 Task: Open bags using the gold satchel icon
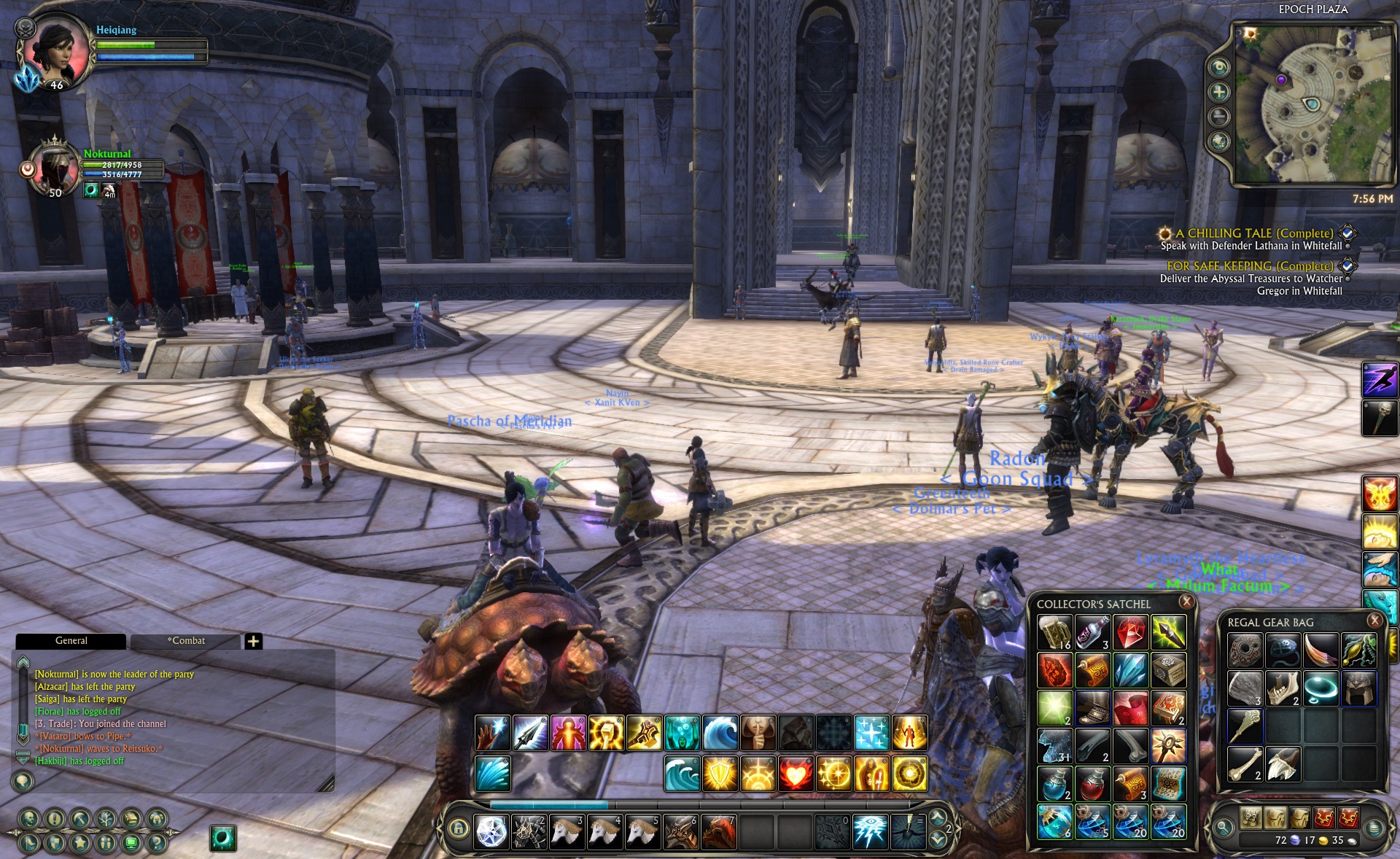click(x=131, y=819)
